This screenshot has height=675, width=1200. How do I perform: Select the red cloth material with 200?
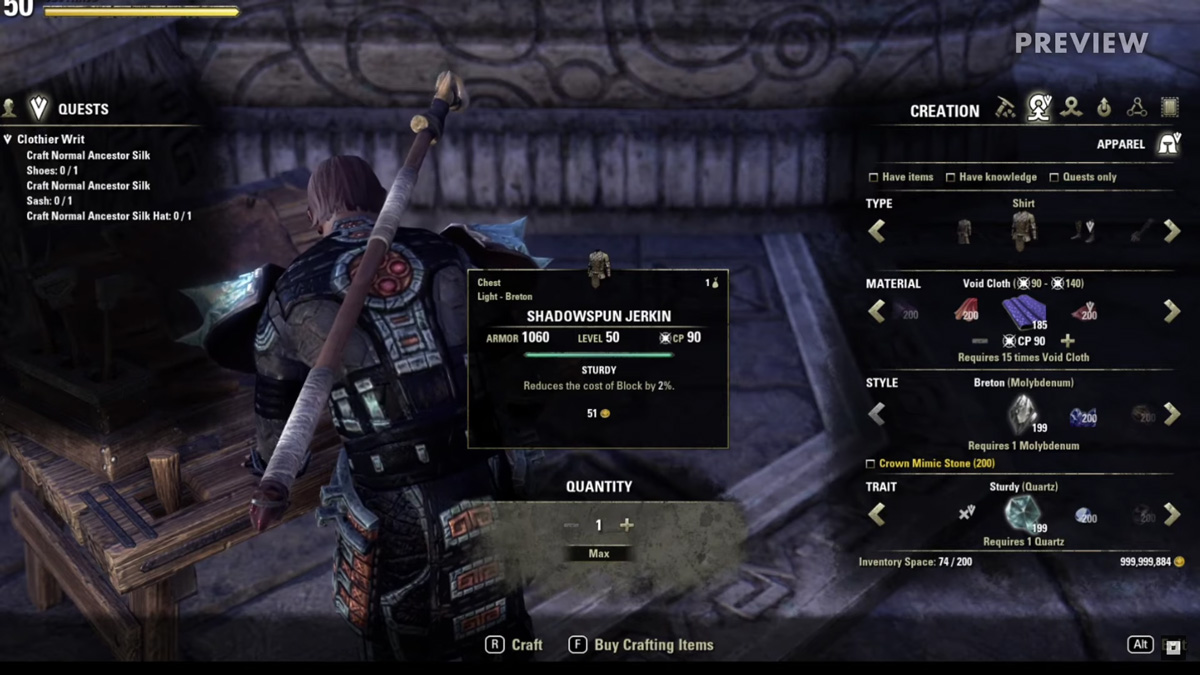click(966, 311)
